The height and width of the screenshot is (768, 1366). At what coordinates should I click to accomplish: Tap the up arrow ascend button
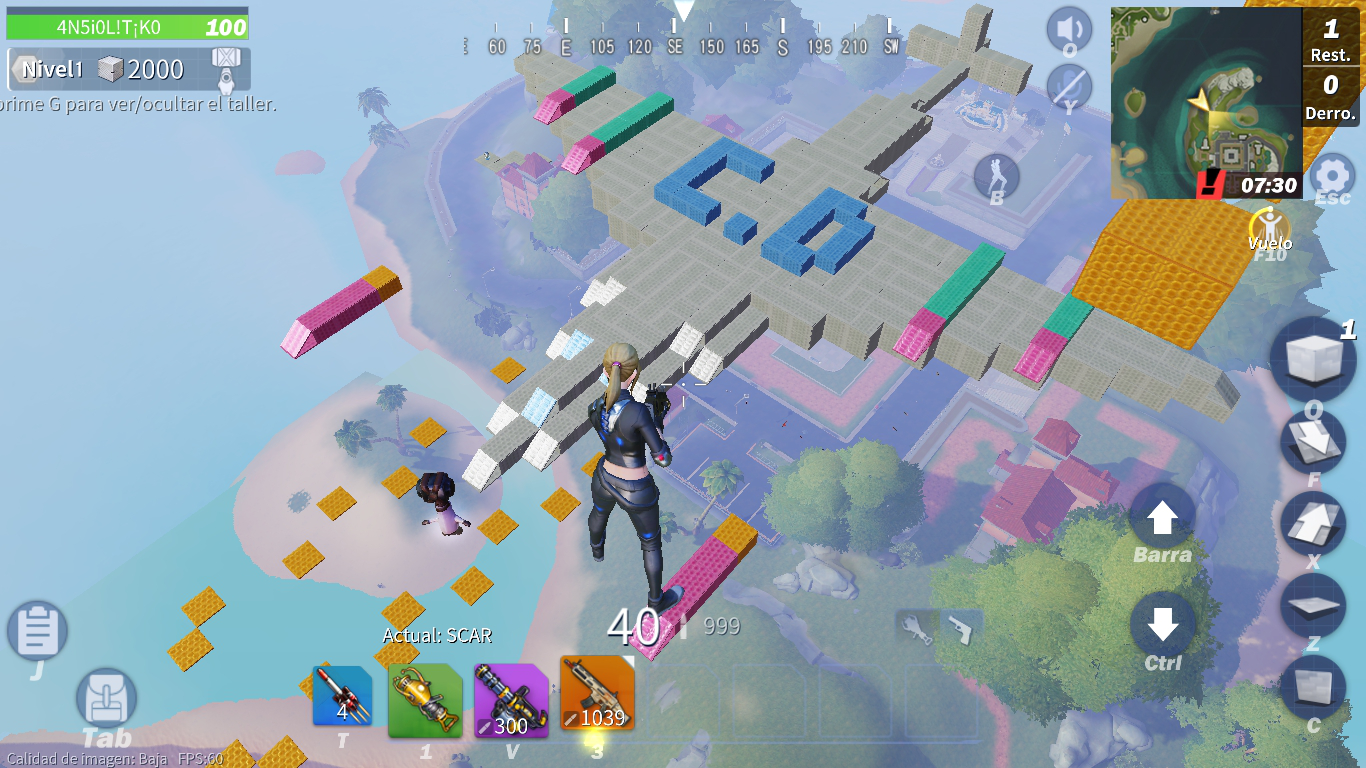[x=1162, y=518]
